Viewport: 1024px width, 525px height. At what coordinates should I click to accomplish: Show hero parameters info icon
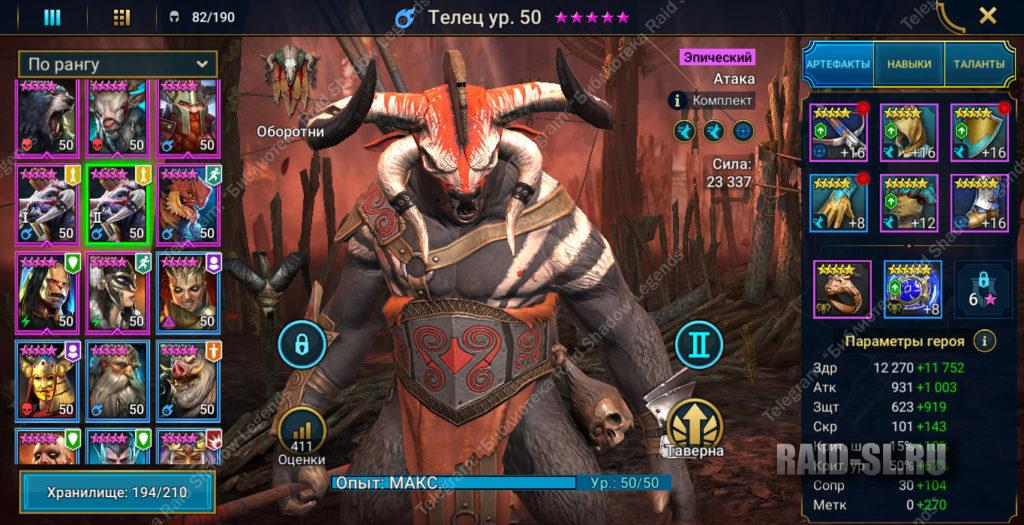[985, 341]
